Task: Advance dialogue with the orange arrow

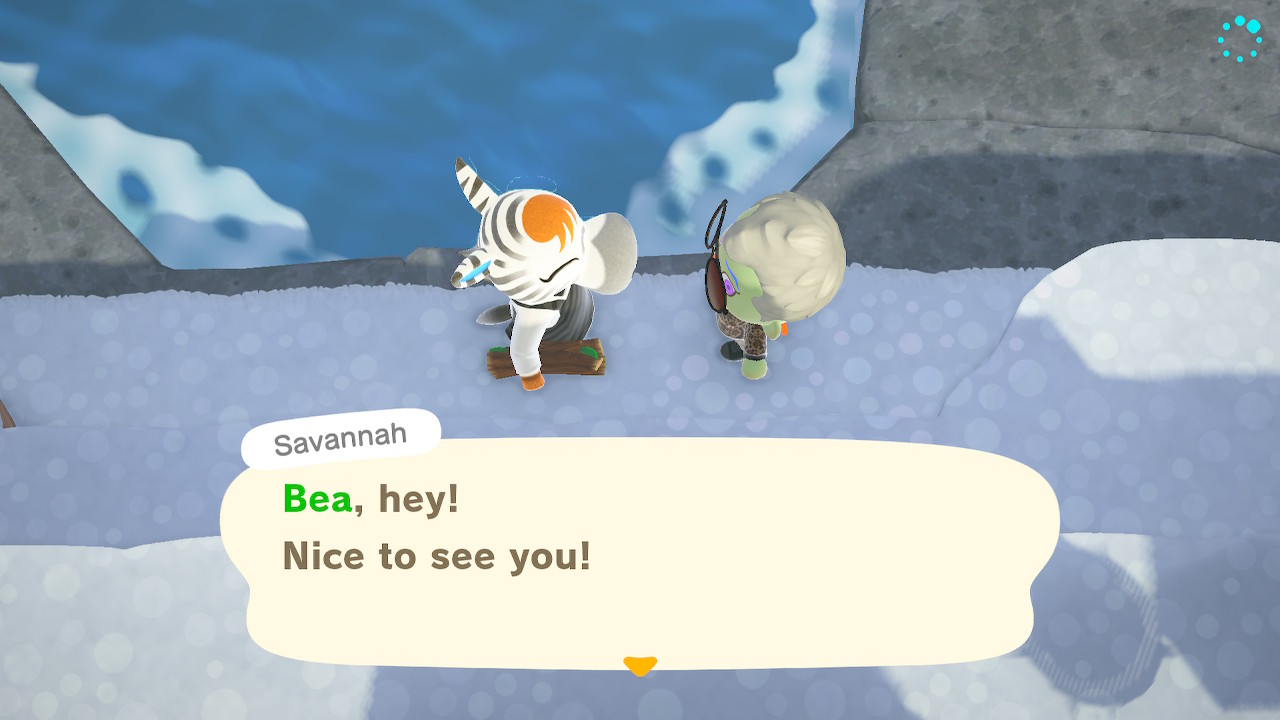Action: pyautogui.click(x=639, y=665)
